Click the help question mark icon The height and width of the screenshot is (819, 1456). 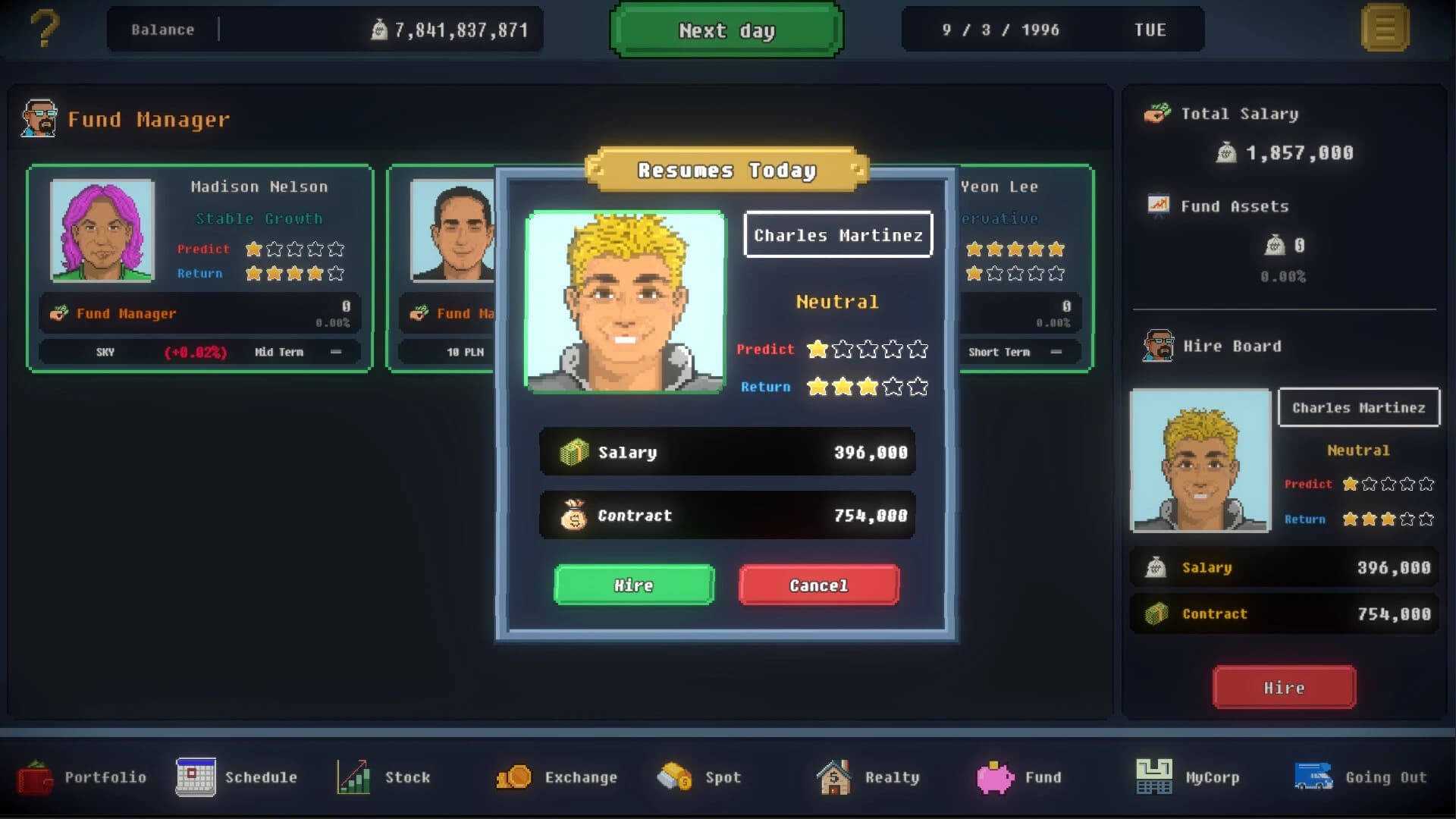(x=45, y=29)
